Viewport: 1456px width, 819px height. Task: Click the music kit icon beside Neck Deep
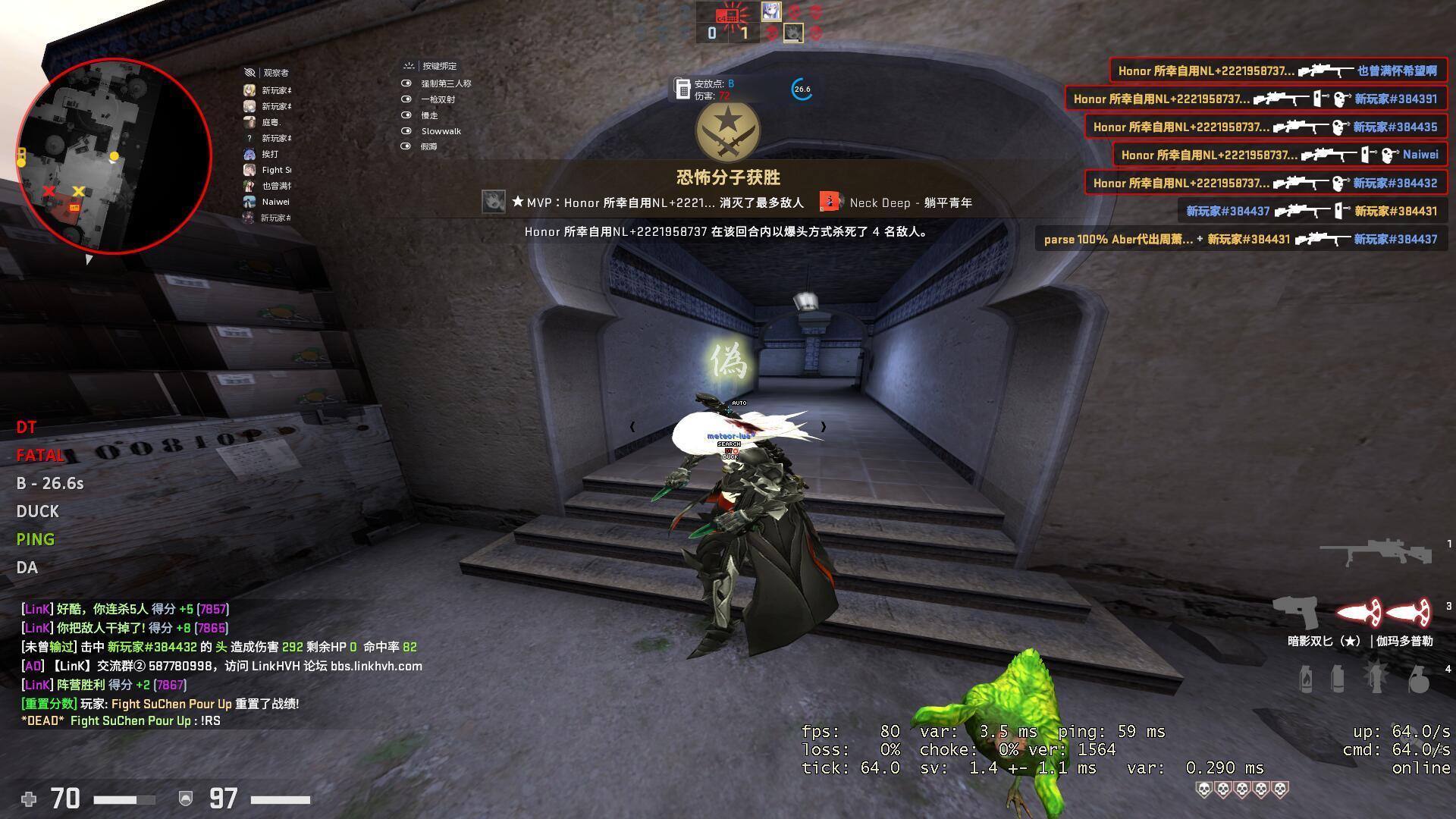pos(830,202)
